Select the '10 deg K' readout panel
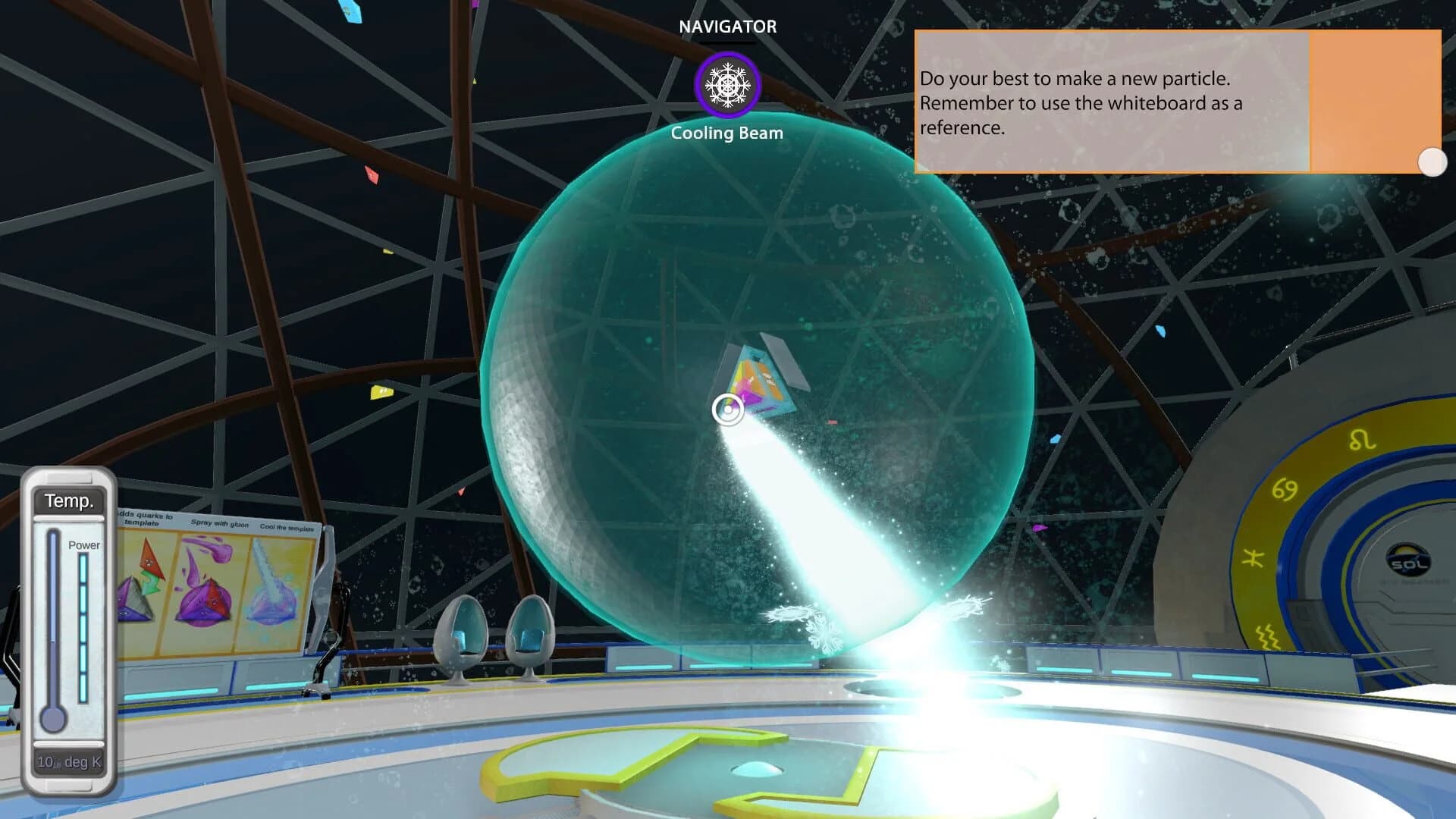Screen dimensions: 1456x819 click(x=69, y=764)
